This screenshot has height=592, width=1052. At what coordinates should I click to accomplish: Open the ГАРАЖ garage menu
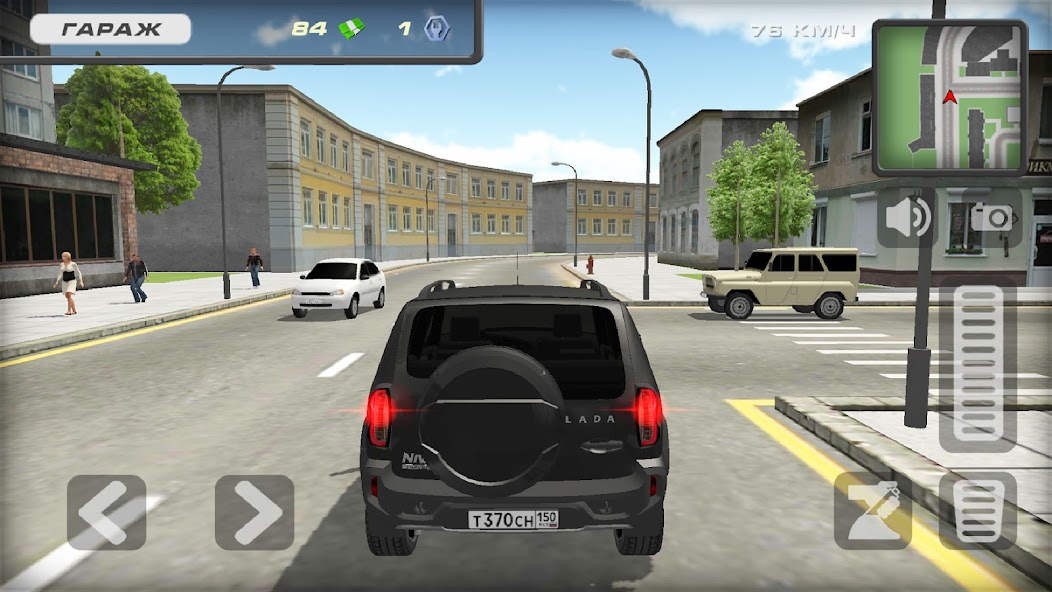110,29
